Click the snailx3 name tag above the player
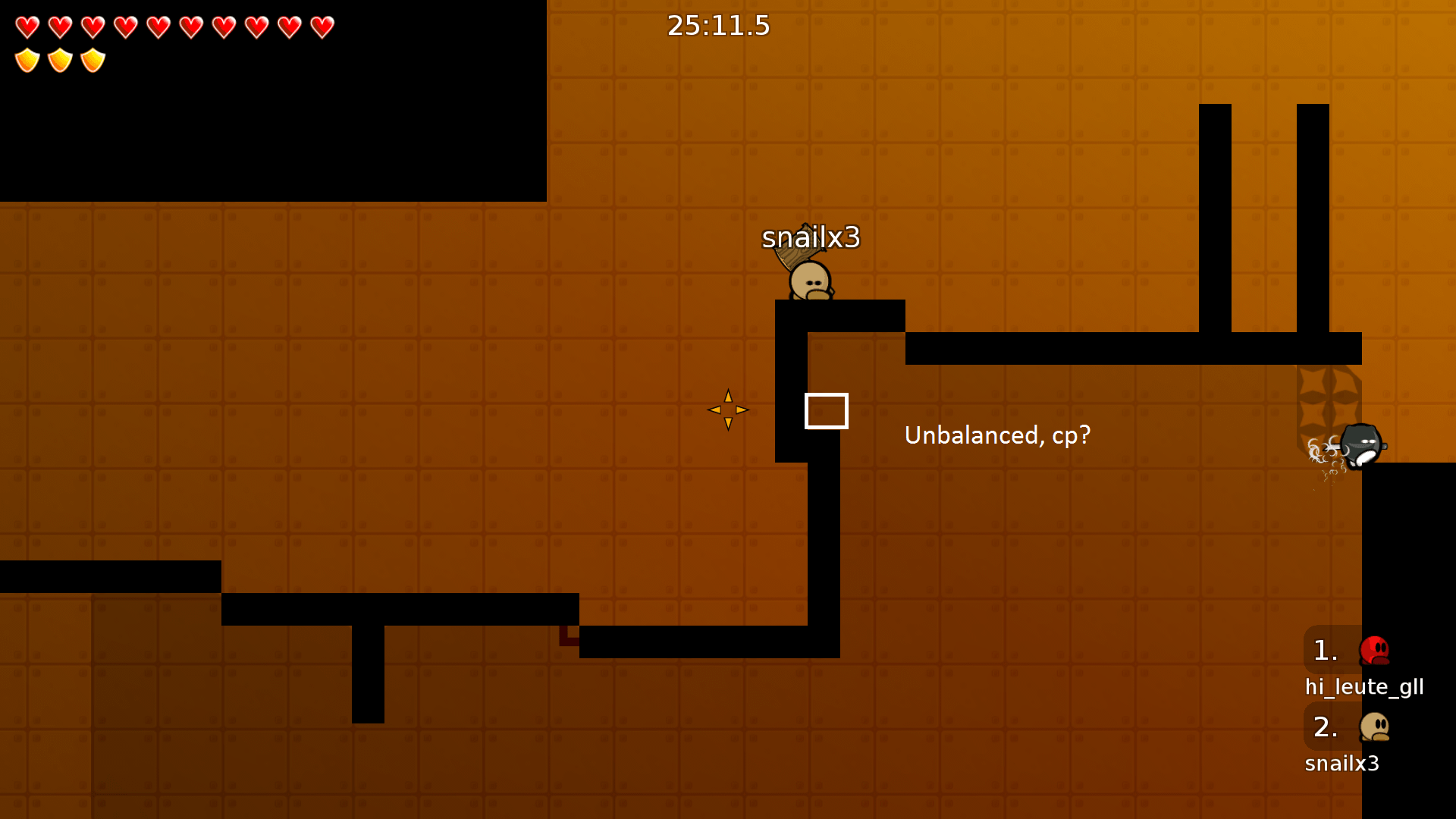 (811, 237)
